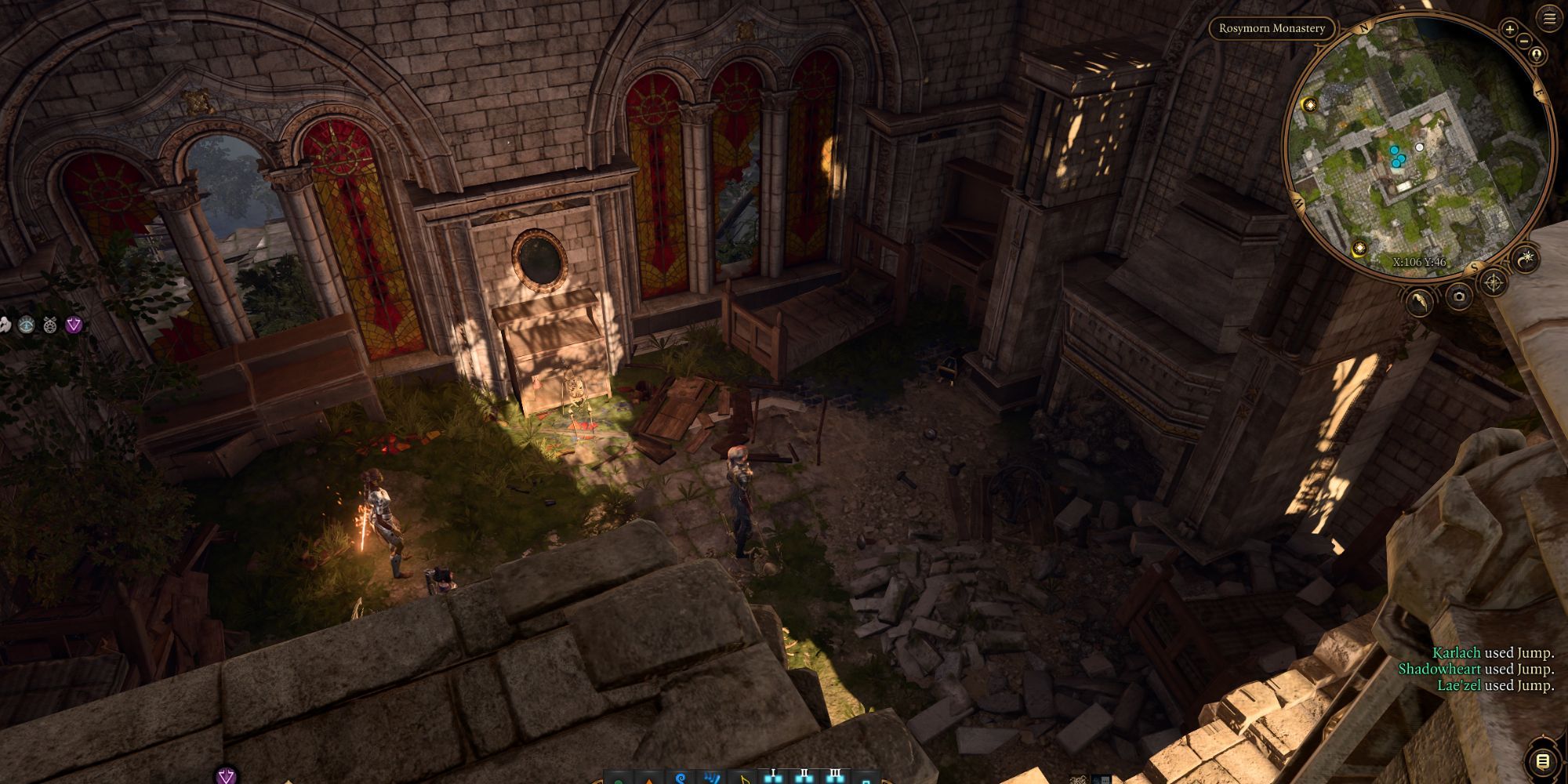The image size is (1568, 784).
Task: Center the minimap on your character
Action: pos(1537,54)
